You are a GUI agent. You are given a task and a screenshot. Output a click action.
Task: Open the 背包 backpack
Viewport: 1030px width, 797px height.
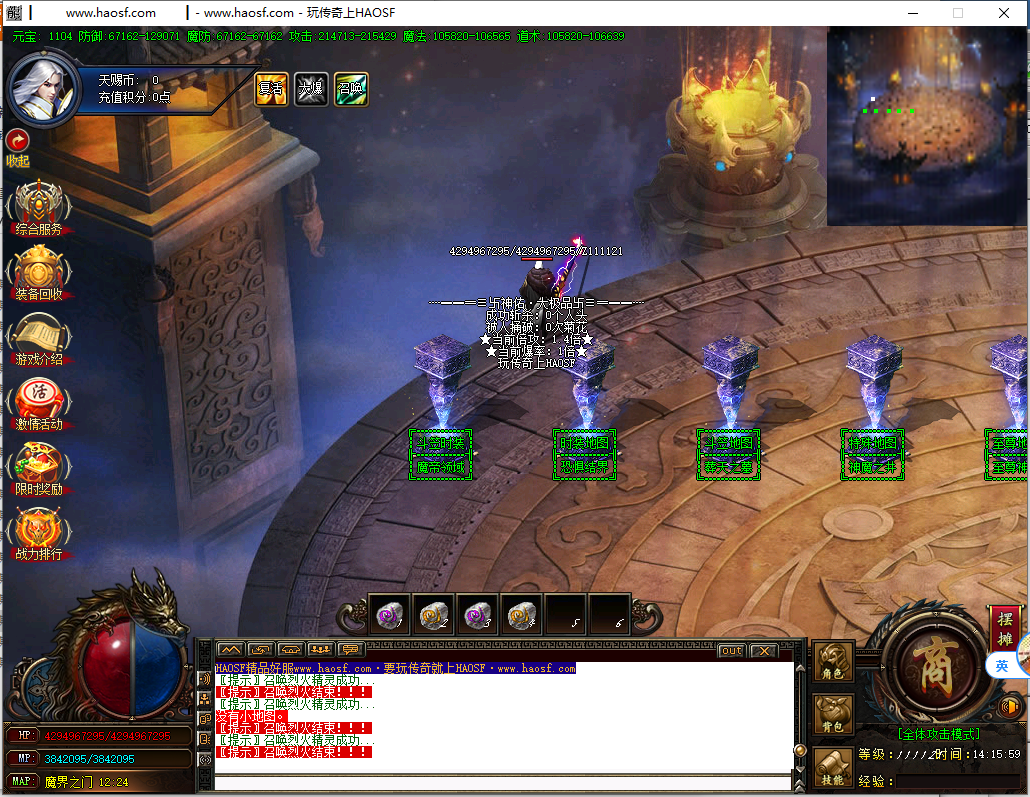tap(832, 715)
